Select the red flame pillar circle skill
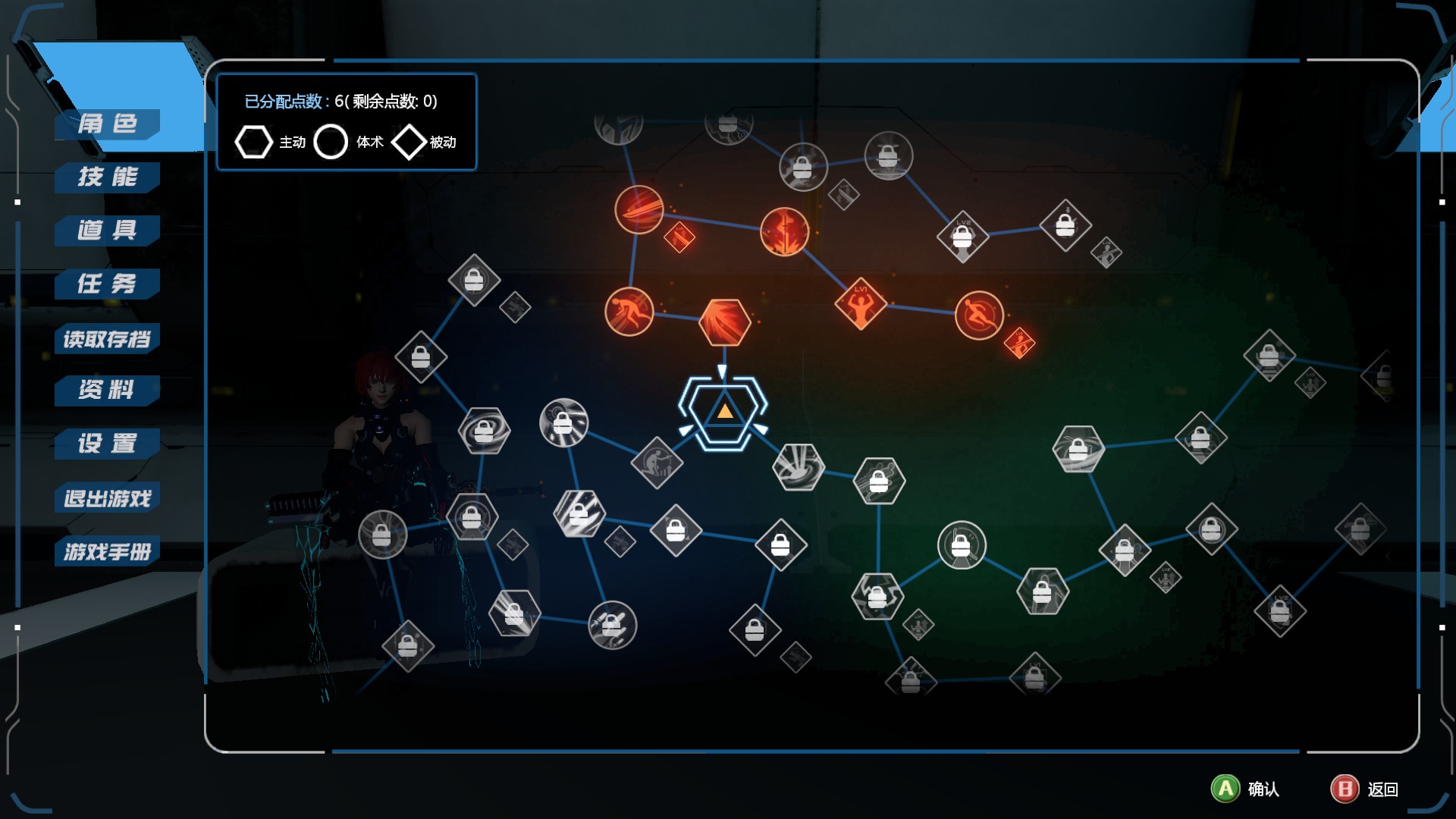The width and height of the screenshot is (1456, 819). click(784, 231)
